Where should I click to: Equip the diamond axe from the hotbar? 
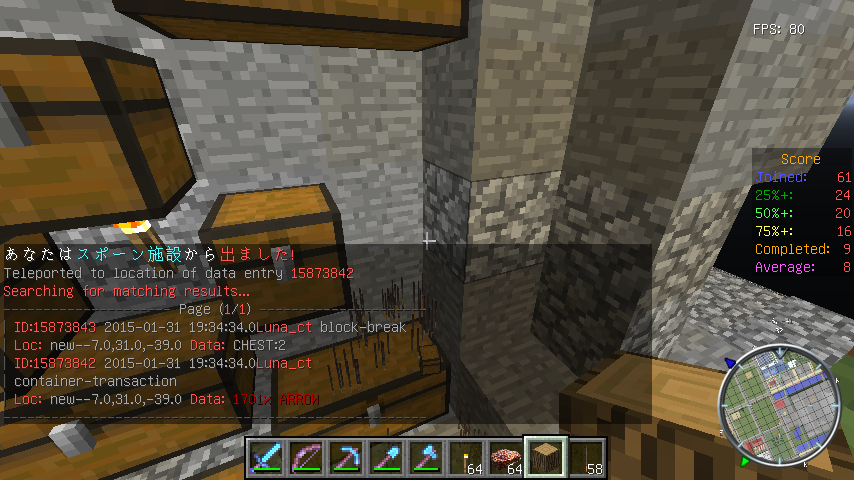pyautogui.click(x=426, y=457)
